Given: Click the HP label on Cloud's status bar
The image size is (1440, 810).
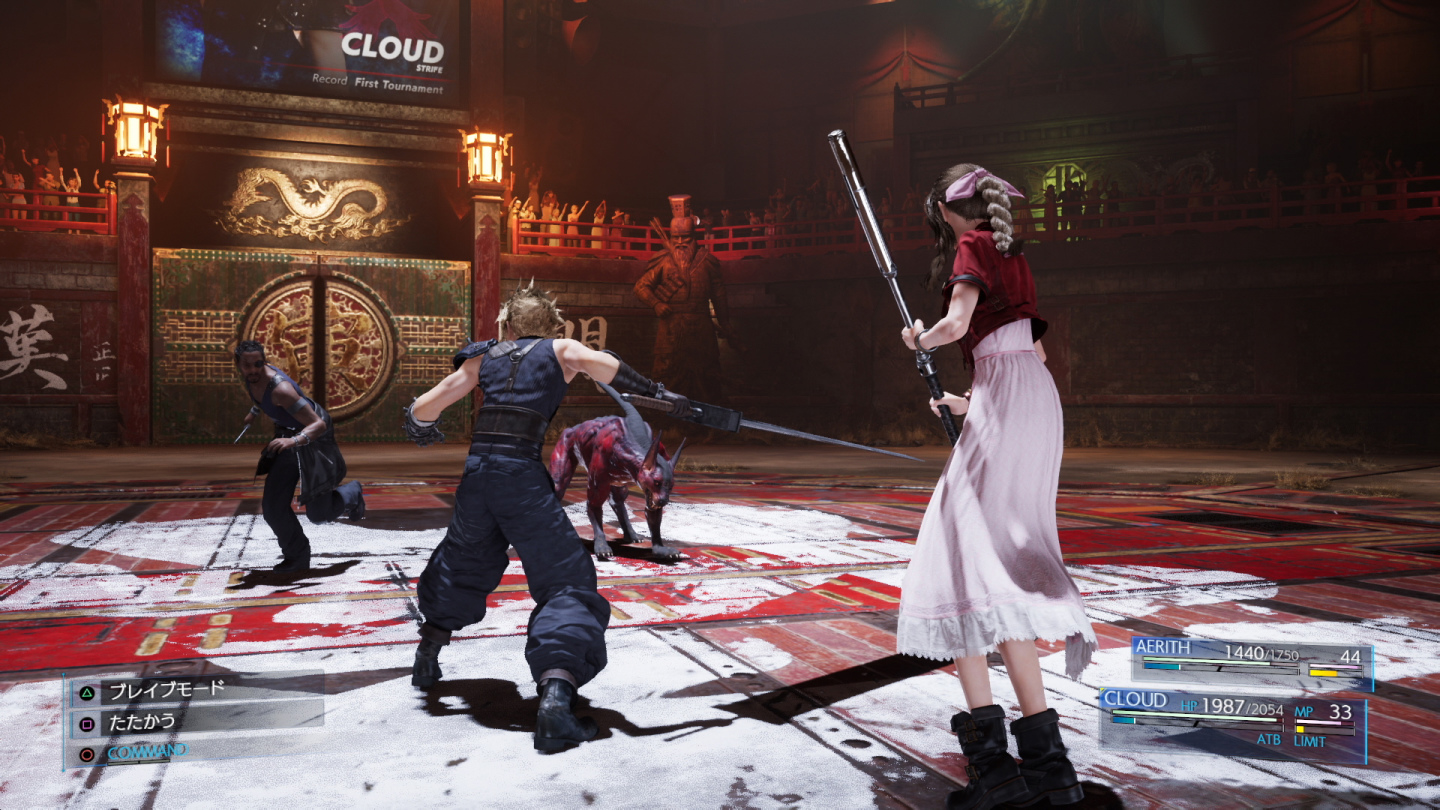Looking at the screenshot, I should [x=1190, y=705].
